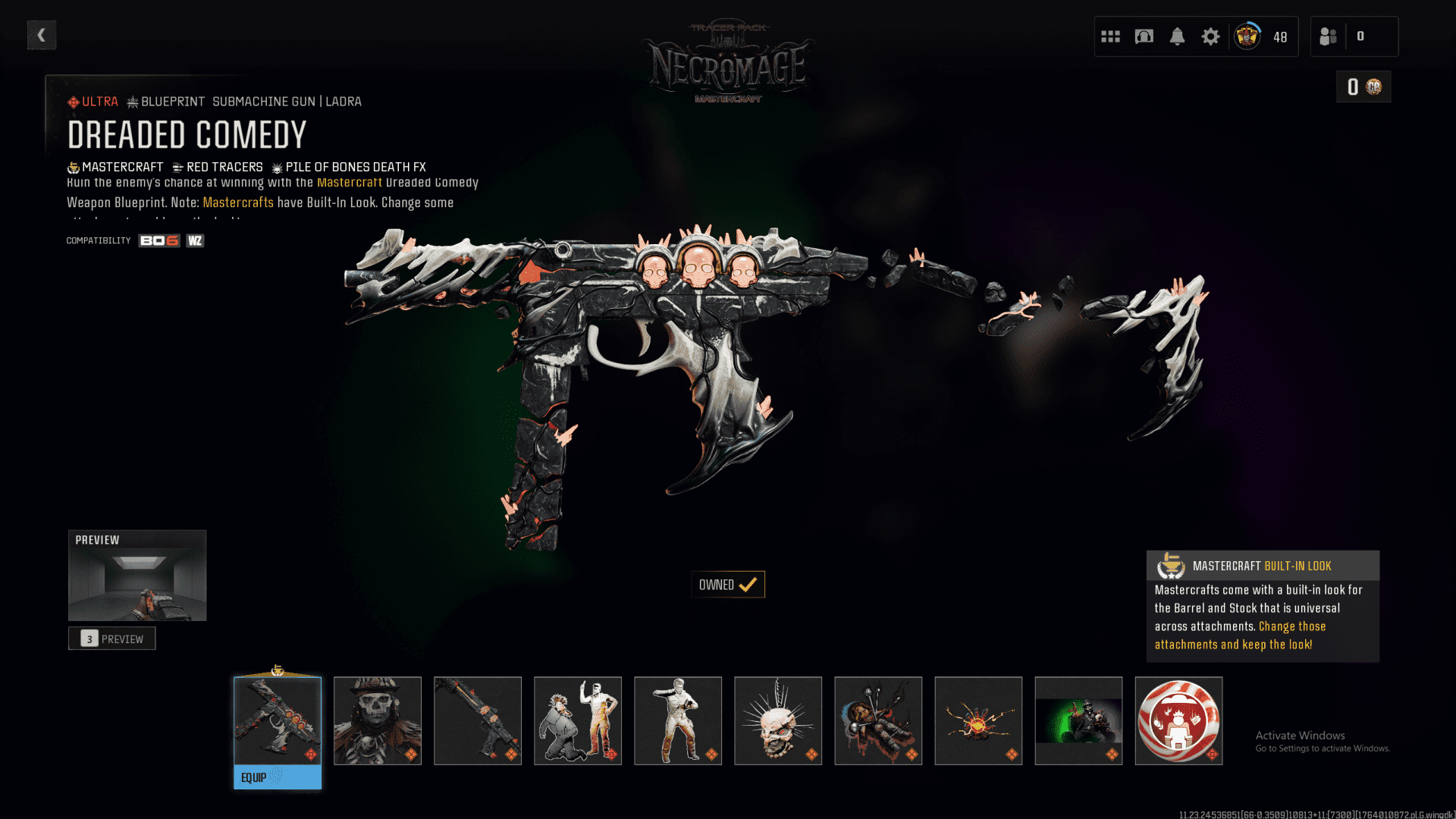The width and height of the screenshot is (1456, 819).
Task: Click the COD Points balance box
Action: coord(1363,87)
